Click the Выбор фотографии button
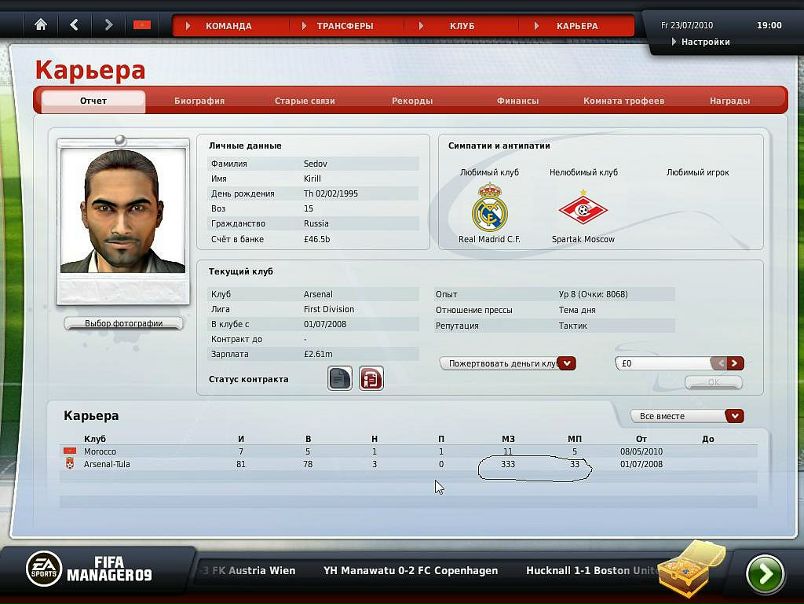The height and width of the screenshot is (604, 804). pos(123,323)
